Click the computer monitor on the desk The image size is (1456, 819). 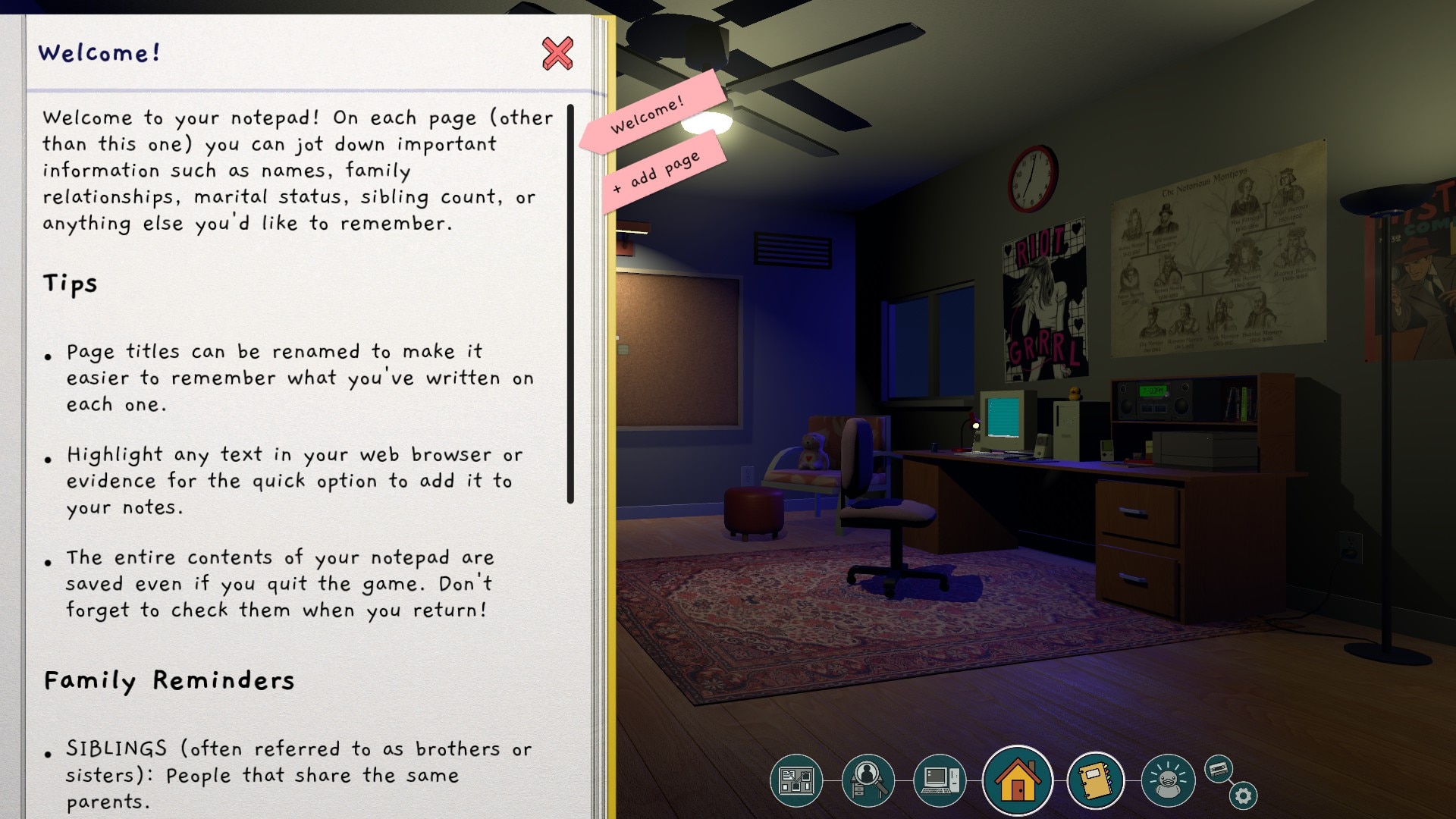pyautogui.click(x=1003, y=417)
